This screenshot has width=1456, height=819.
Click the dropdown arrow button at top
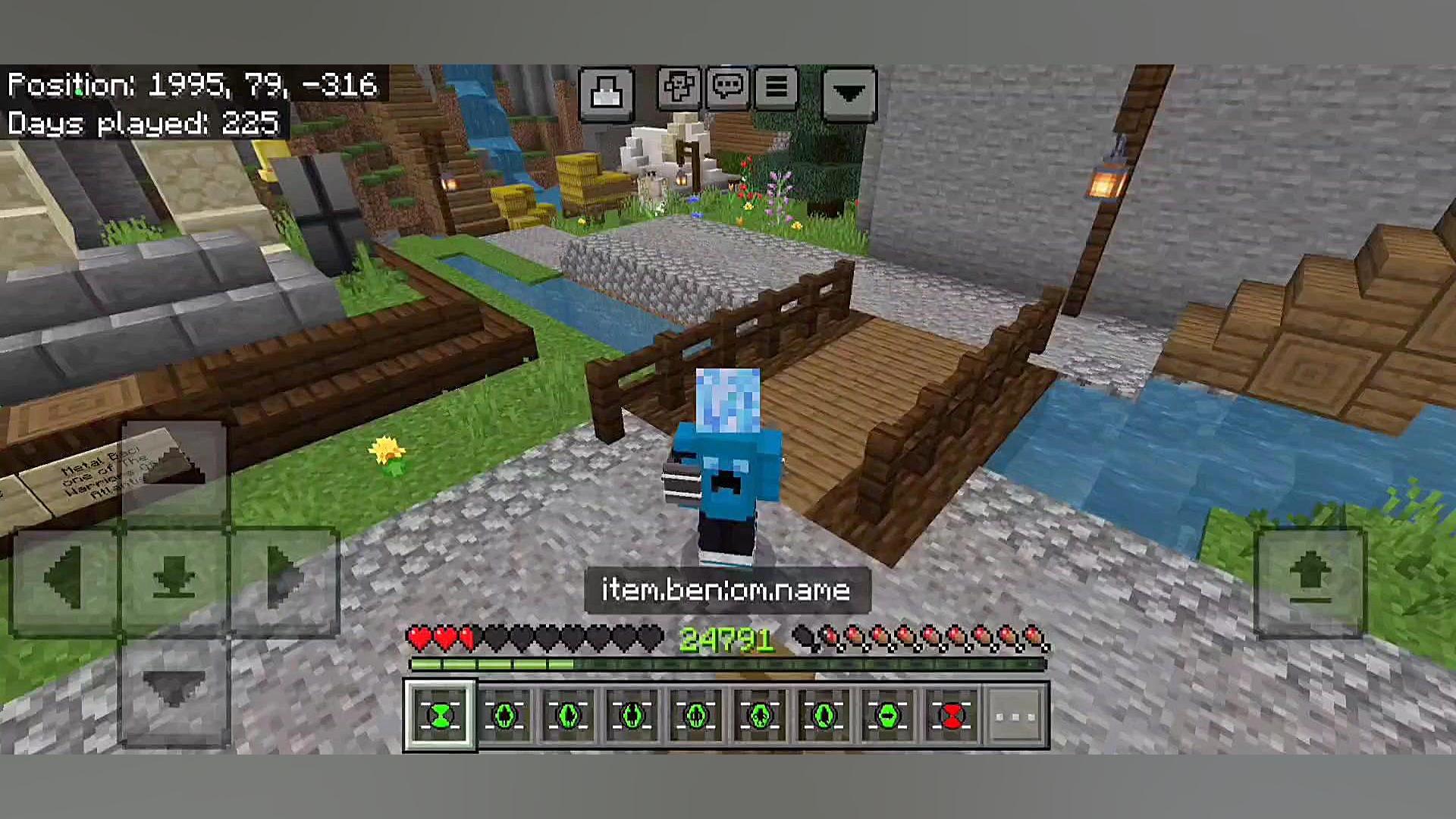pyautogui.click(x=849, y=94)
